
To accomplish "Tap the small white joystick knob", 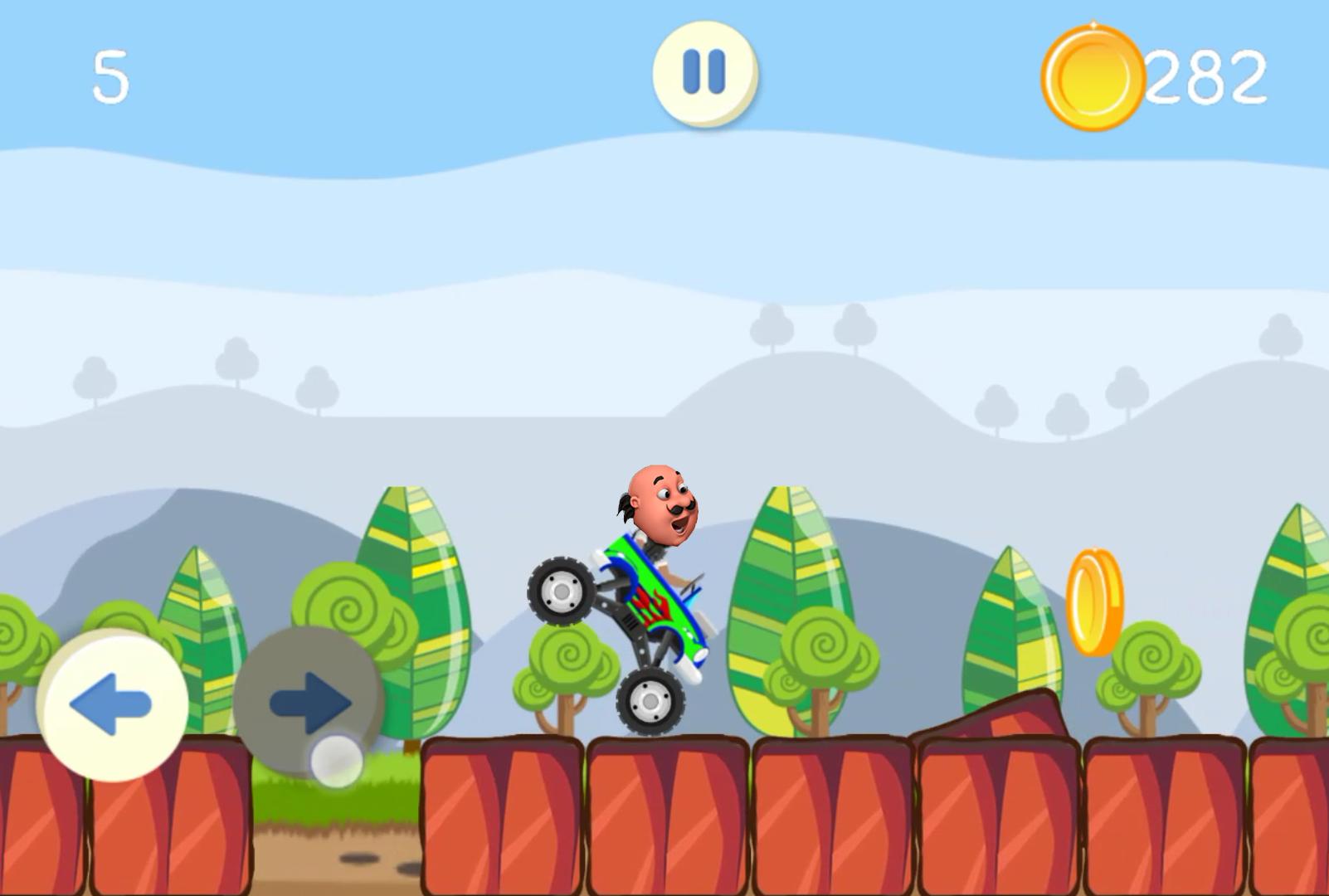I will [x=335, y=762].
